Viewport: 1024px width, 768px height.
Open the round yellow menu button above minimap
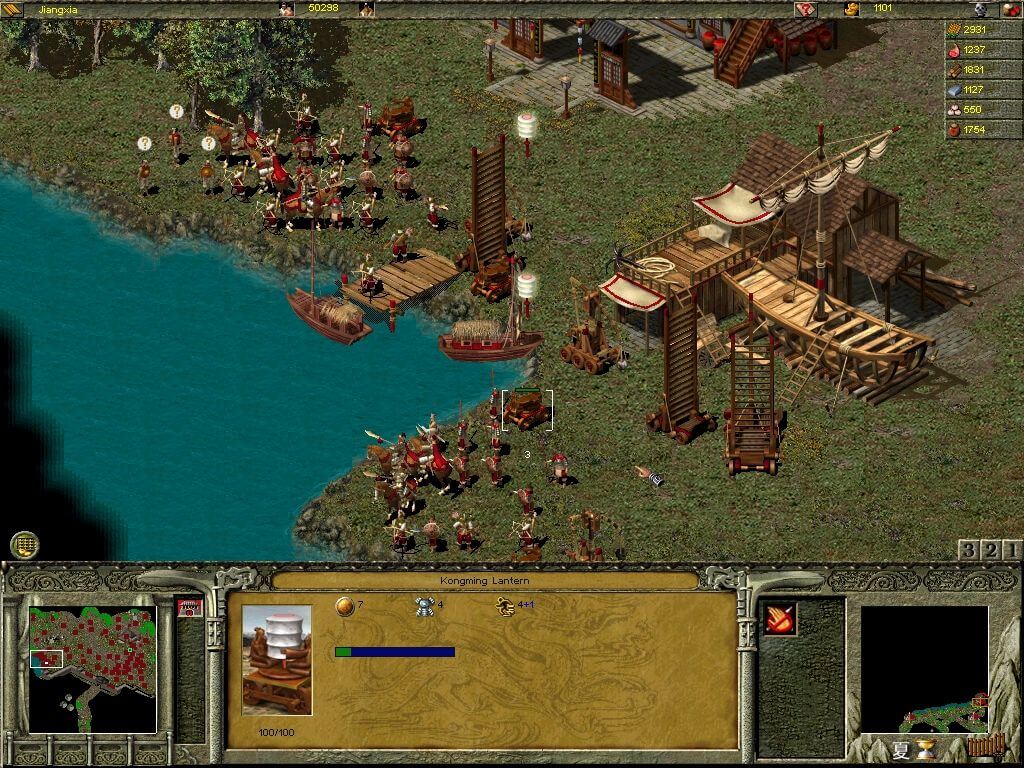(x=24, y=545)
